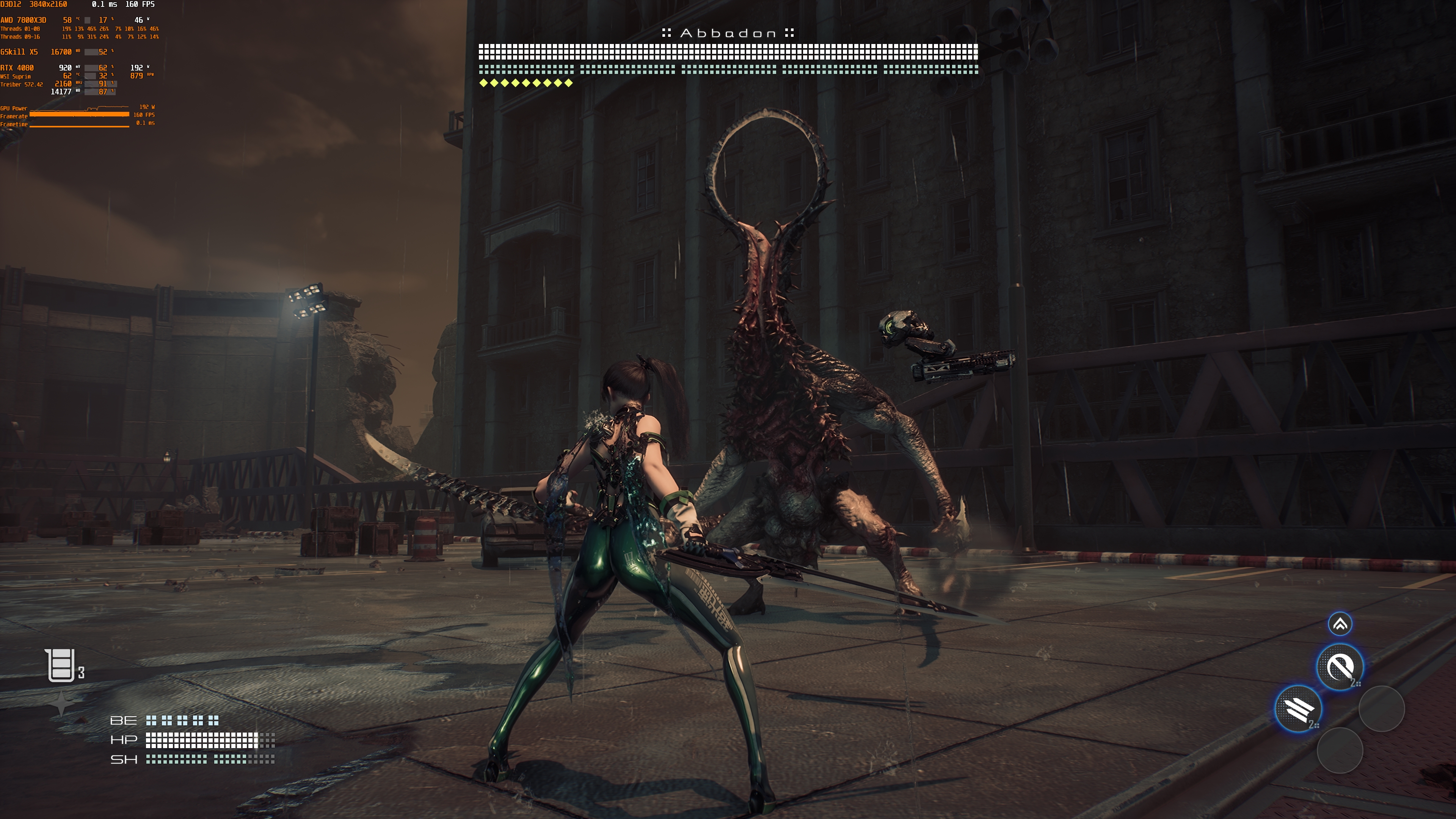Activate the double chevron up skill icon
This screenshot has width=1456, height=819.
(x=1340, y=624)
